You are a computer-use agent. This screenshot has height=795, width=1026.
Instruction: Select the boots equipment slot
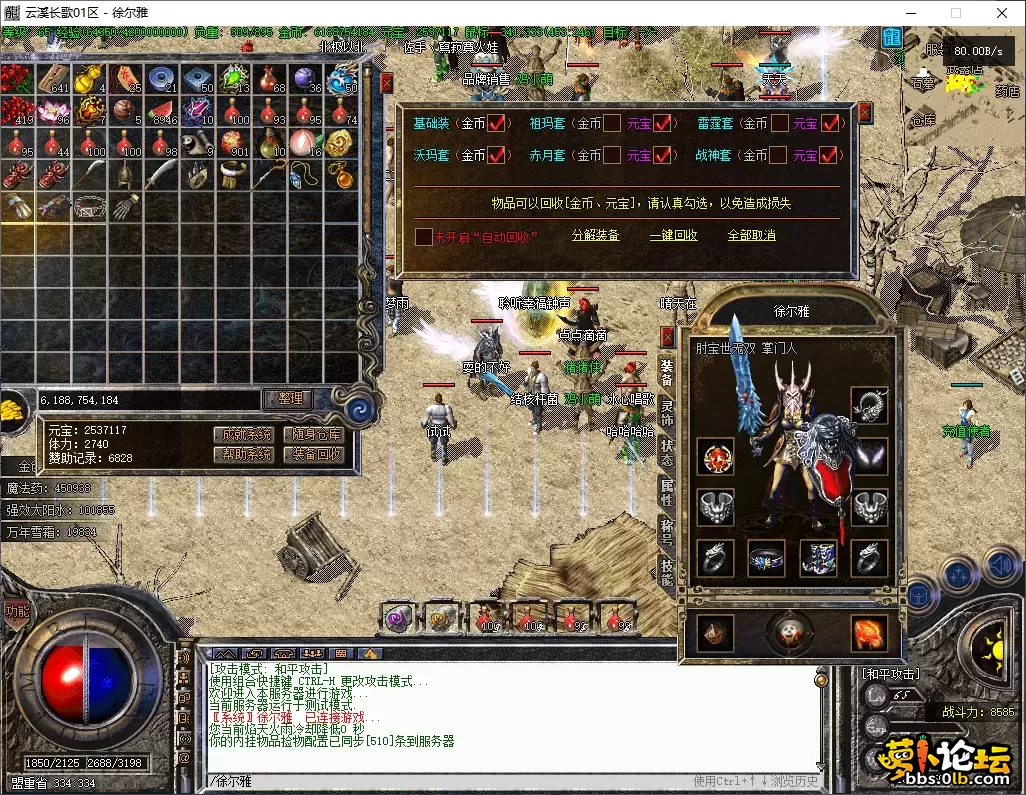817,558
